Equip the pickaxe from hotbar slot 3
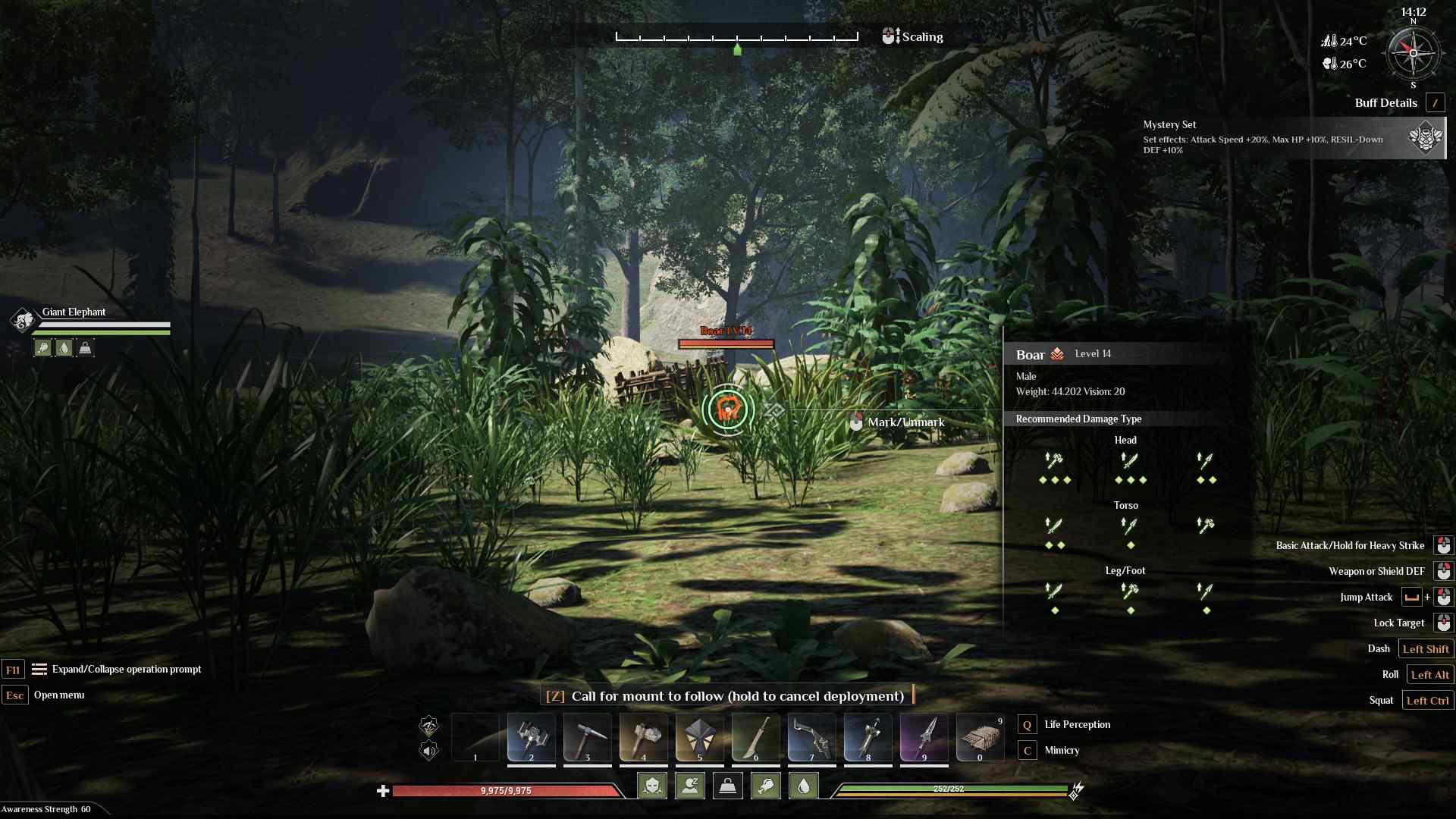1456x819 pixels. (587, 738)
